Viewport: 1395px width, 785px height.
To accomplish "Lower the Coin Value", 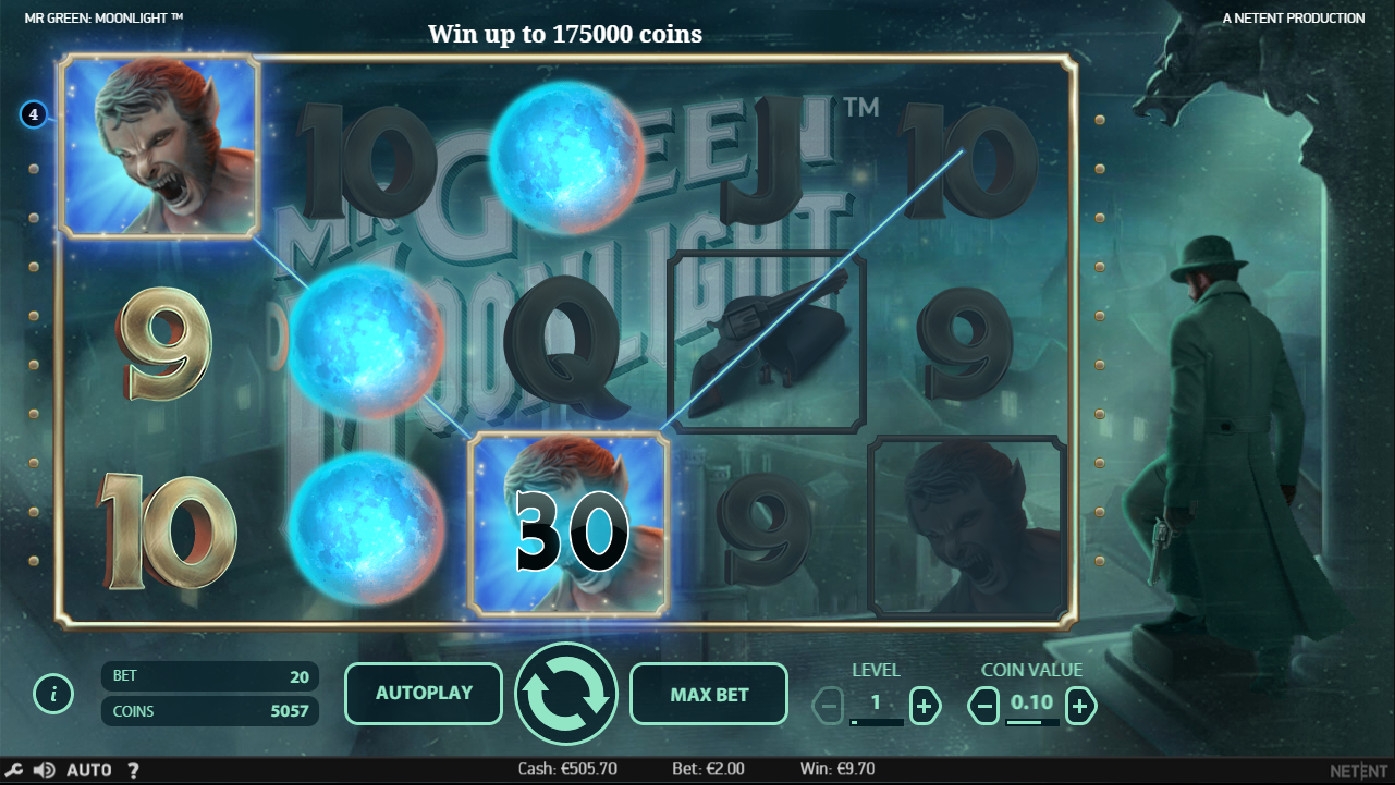I will tap(984, 706).
